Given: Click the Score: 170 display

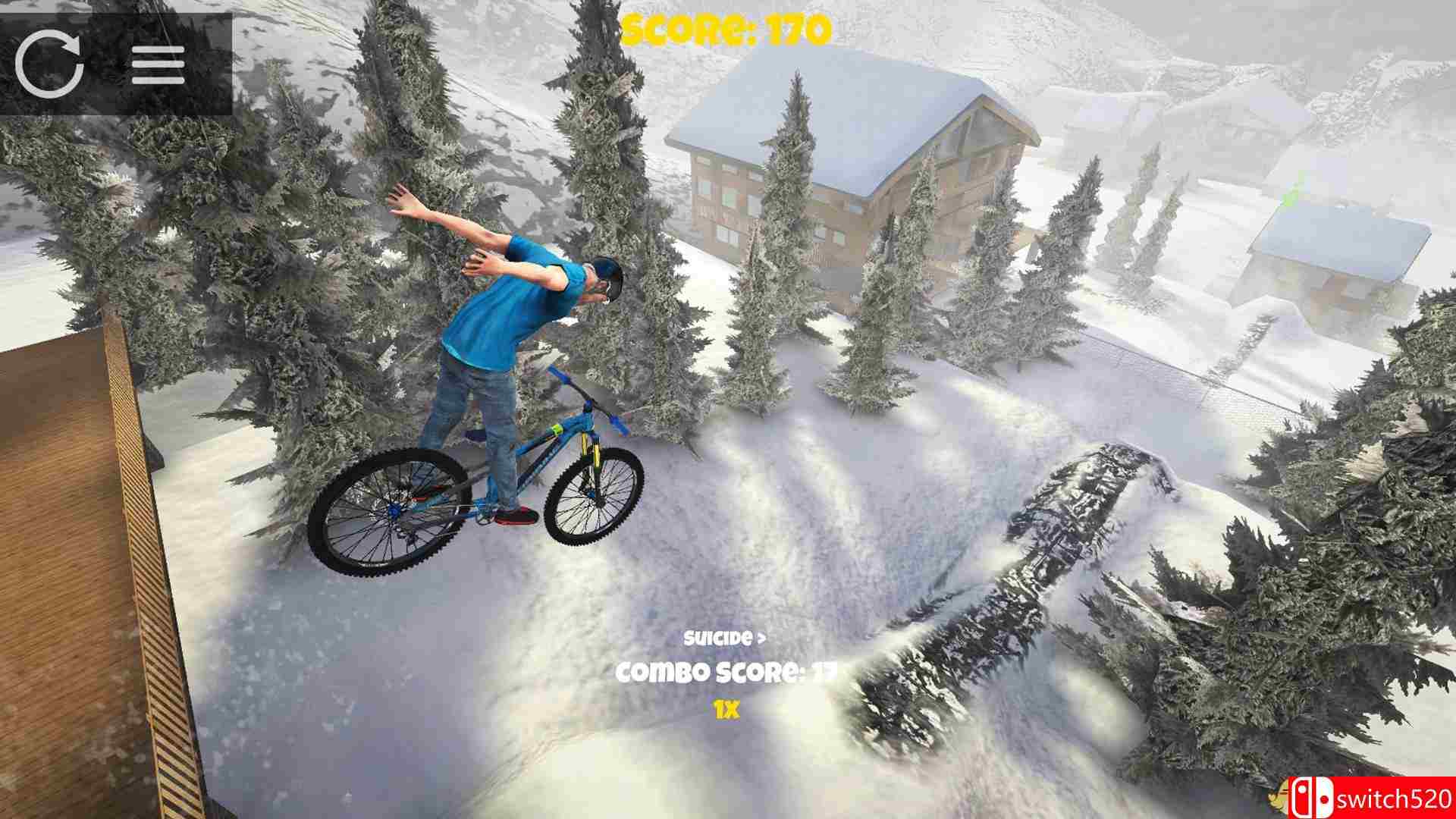Looking at the screenshot, I should click(x=728, y=27).
